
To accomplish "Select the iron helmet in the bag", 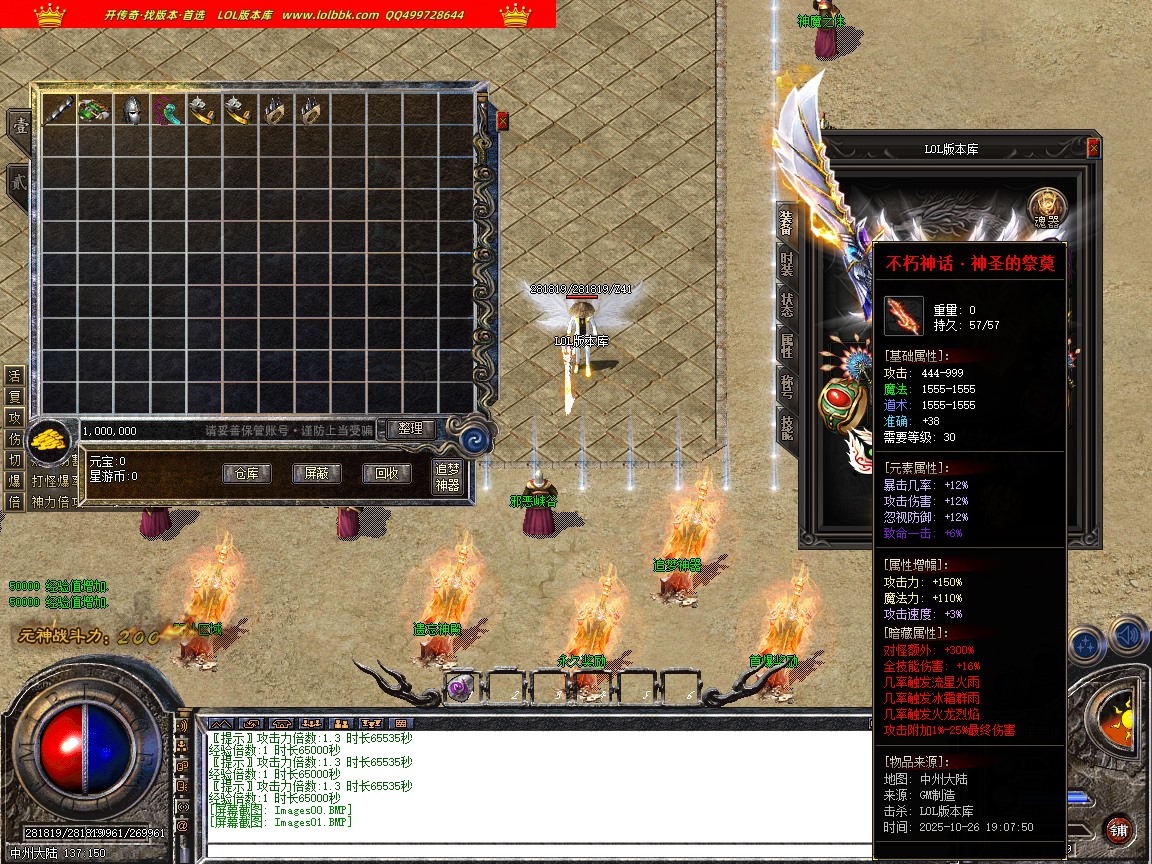I will pos(131,111).
